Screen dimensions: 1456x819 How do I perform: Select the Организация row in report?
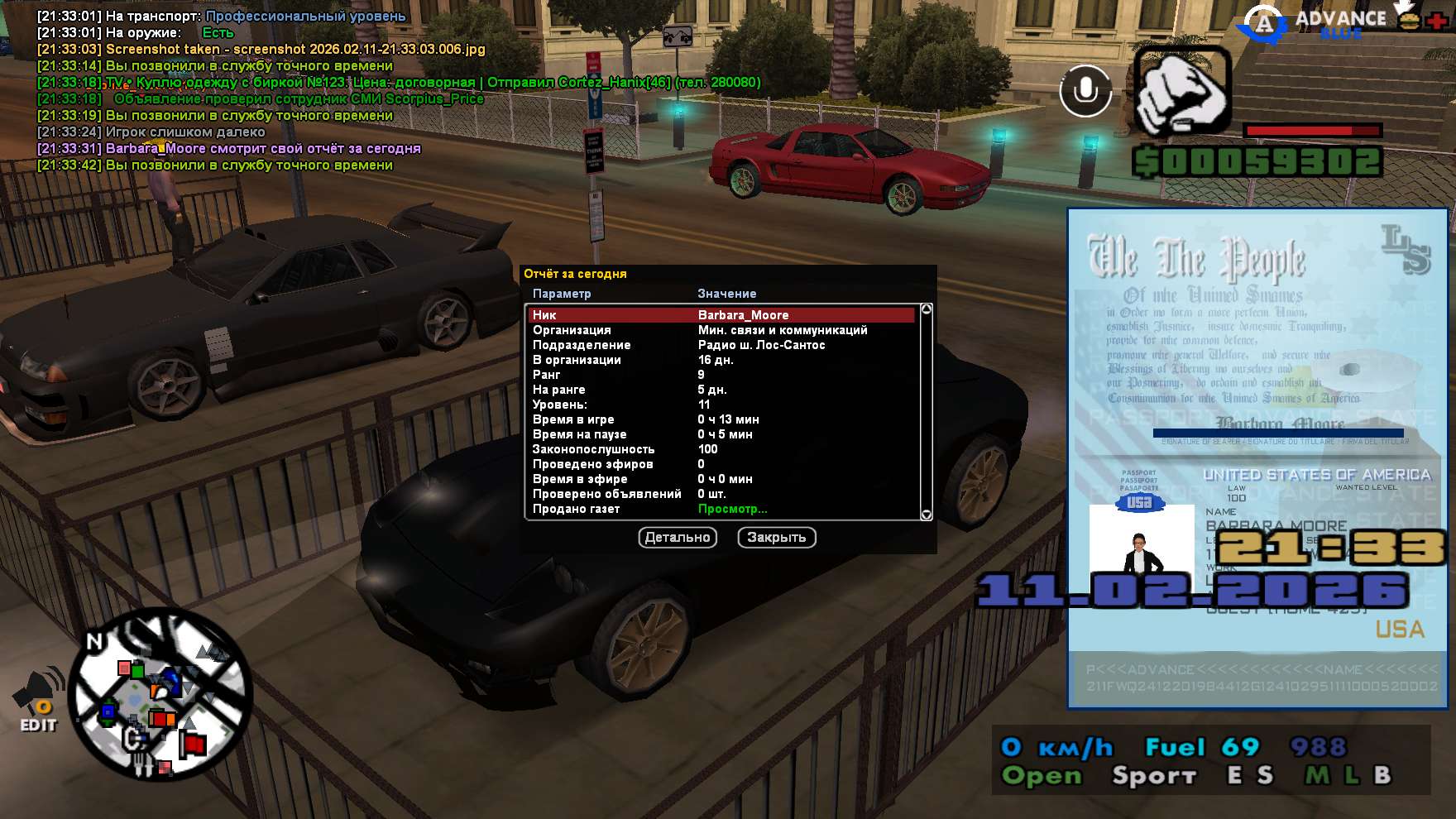(x=721, y=330)
